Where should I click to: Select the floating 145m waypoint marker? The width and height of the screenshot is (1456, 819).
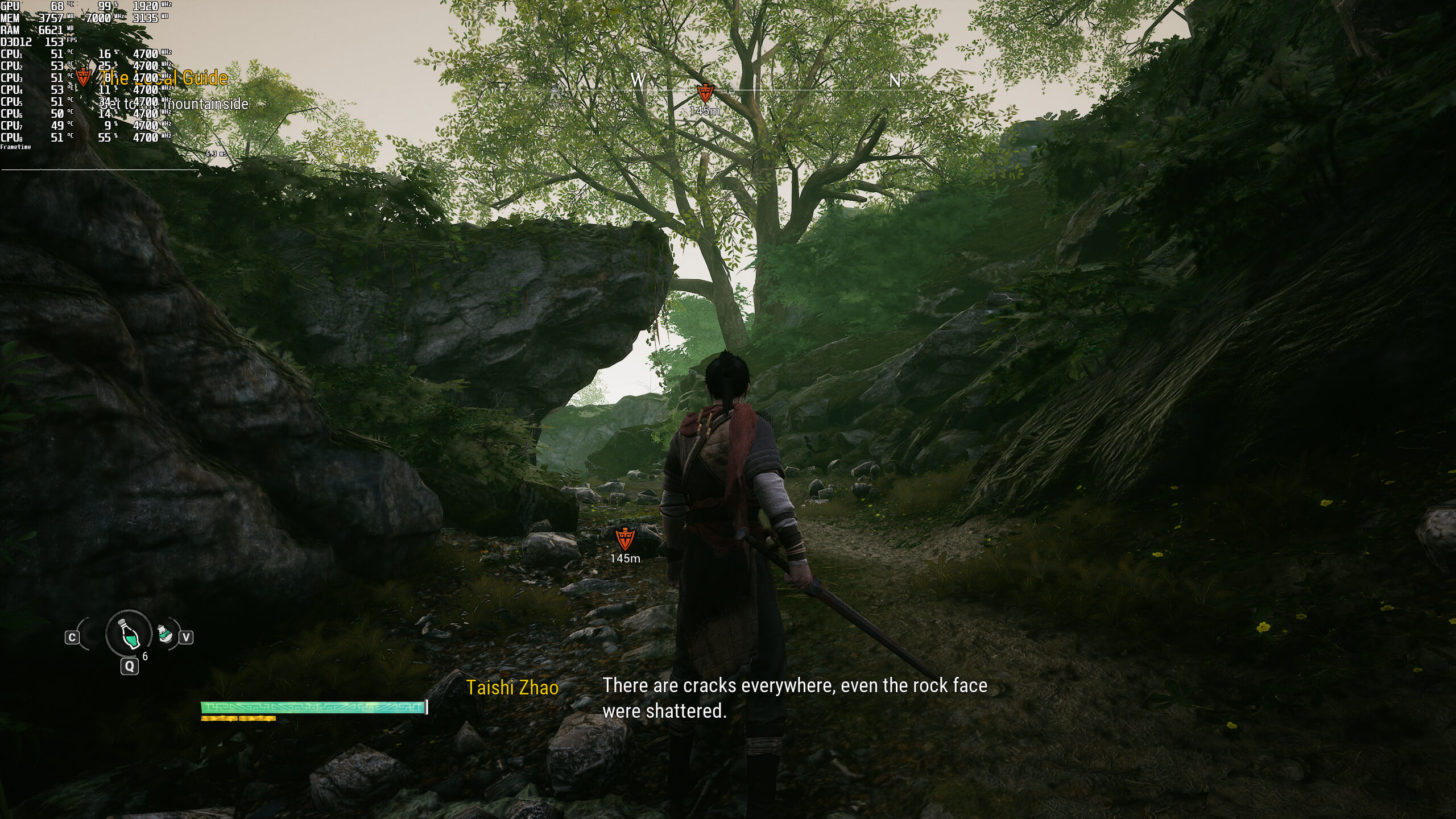[624, 539]
